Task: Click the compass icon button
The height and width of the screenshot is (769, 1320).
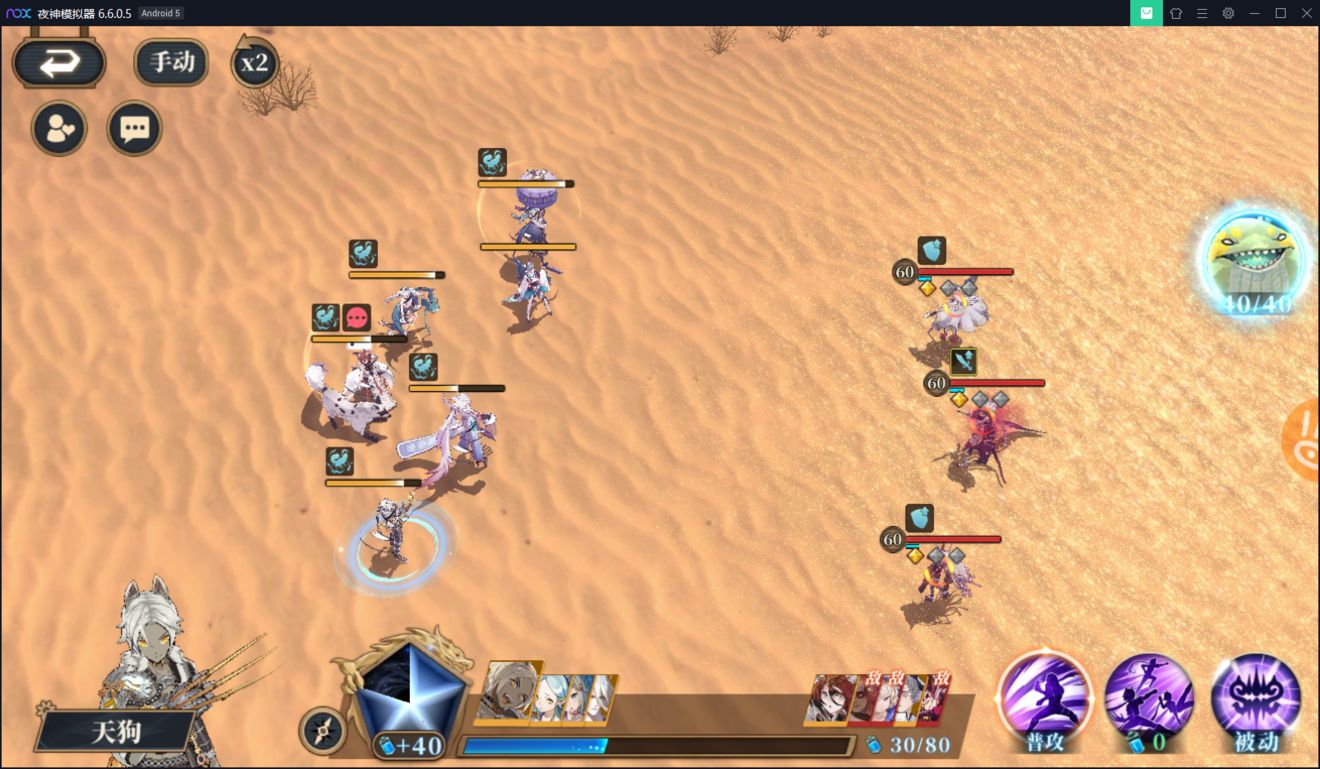Action: pos(322,731)
